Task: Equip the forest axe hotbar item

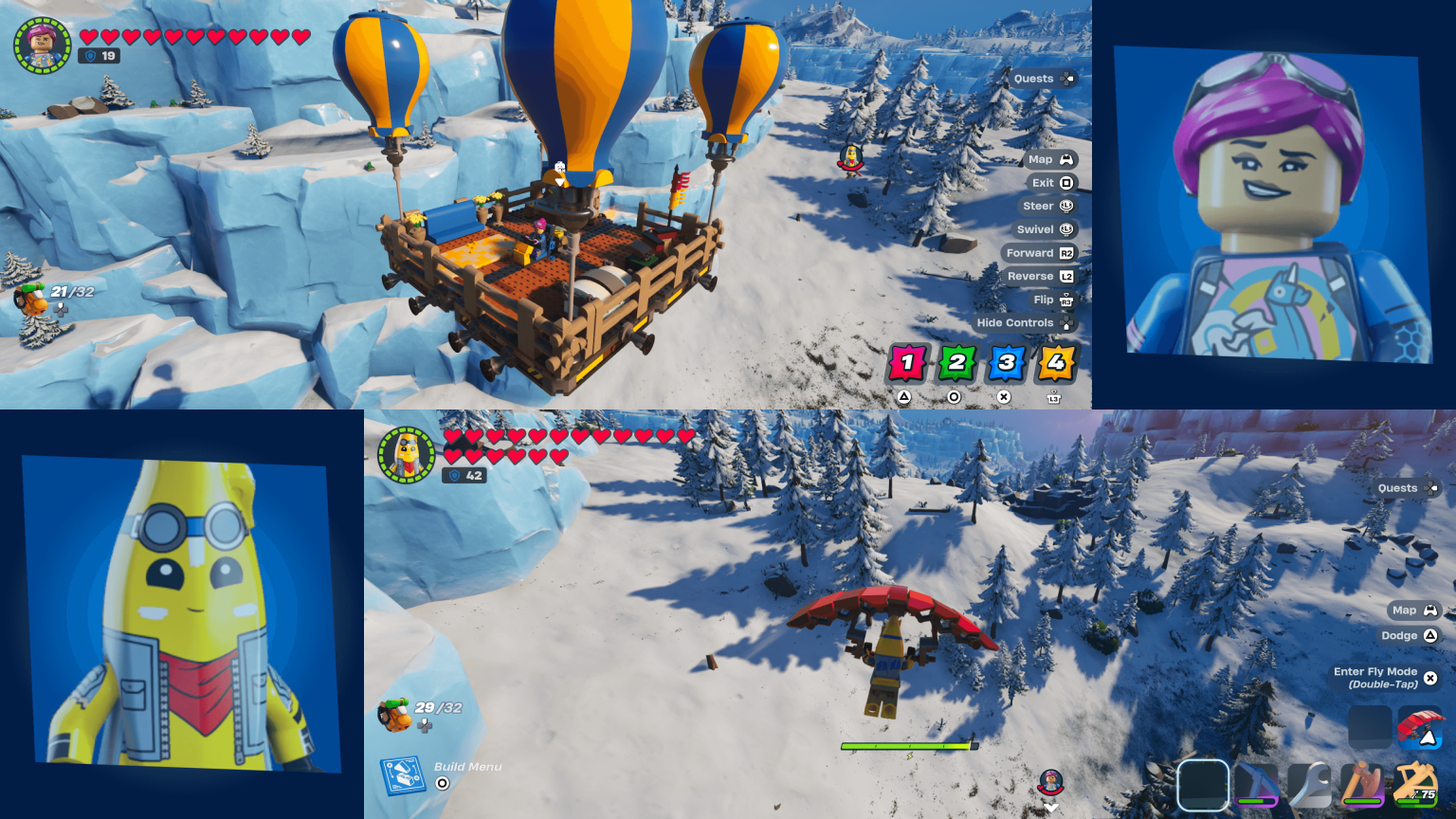Action: pyautogui.click(x=1360, y=785)
